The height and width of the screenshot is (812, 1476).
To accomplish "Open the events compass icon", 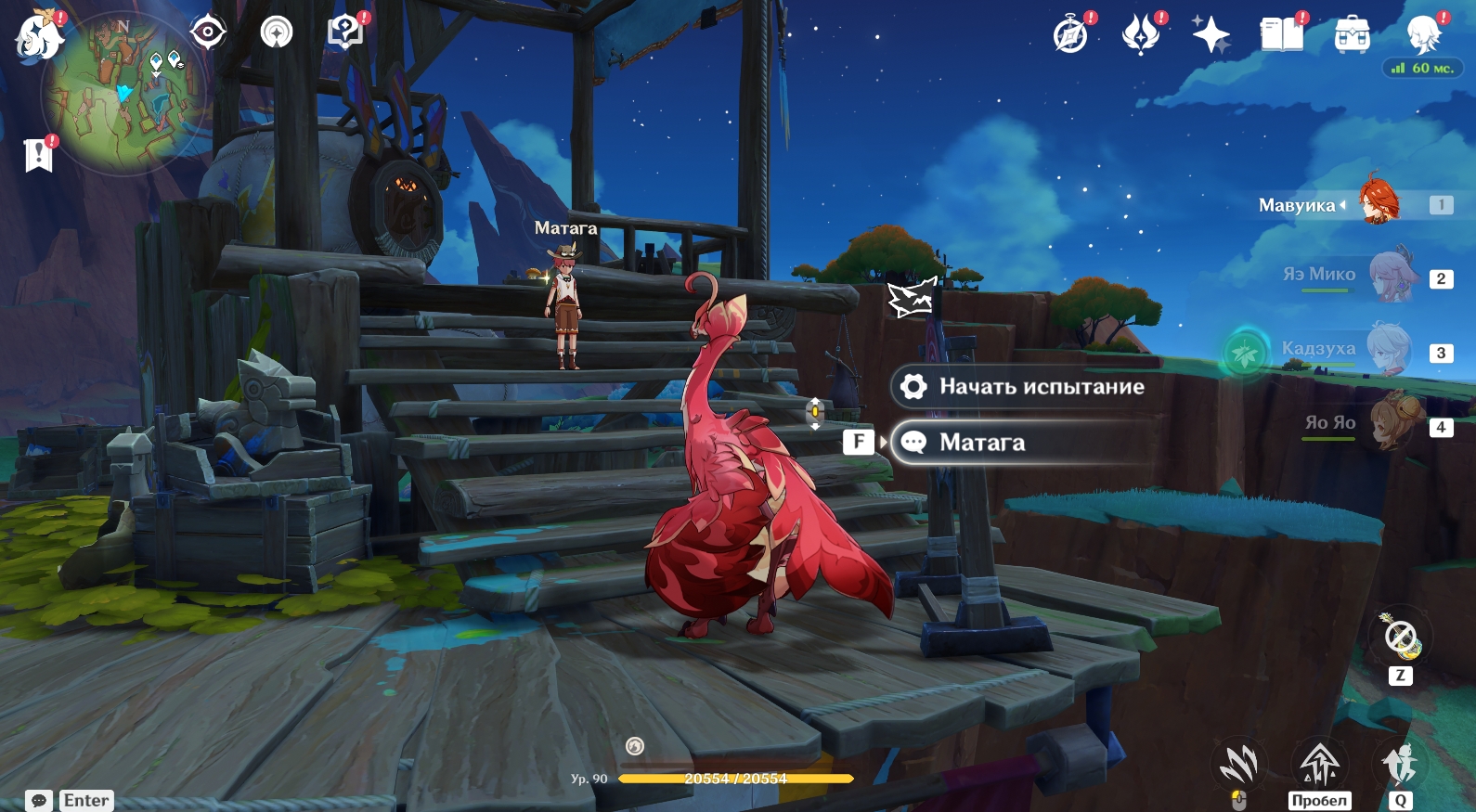I will click(1070, 35).
